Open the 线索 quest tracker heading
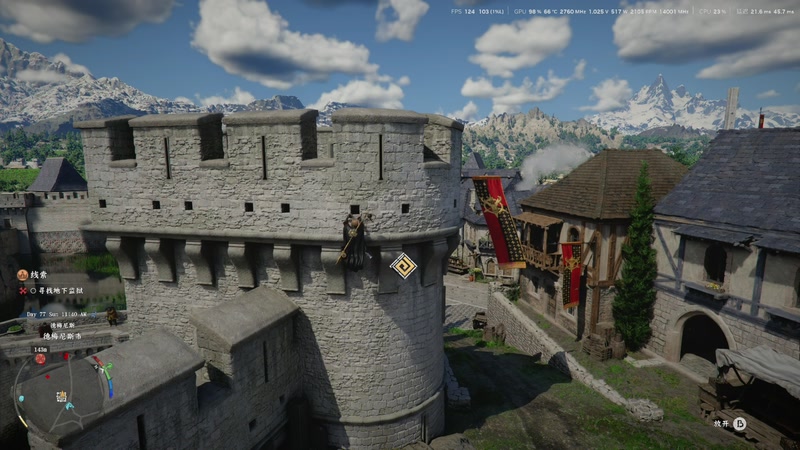 tap(38, 274)
